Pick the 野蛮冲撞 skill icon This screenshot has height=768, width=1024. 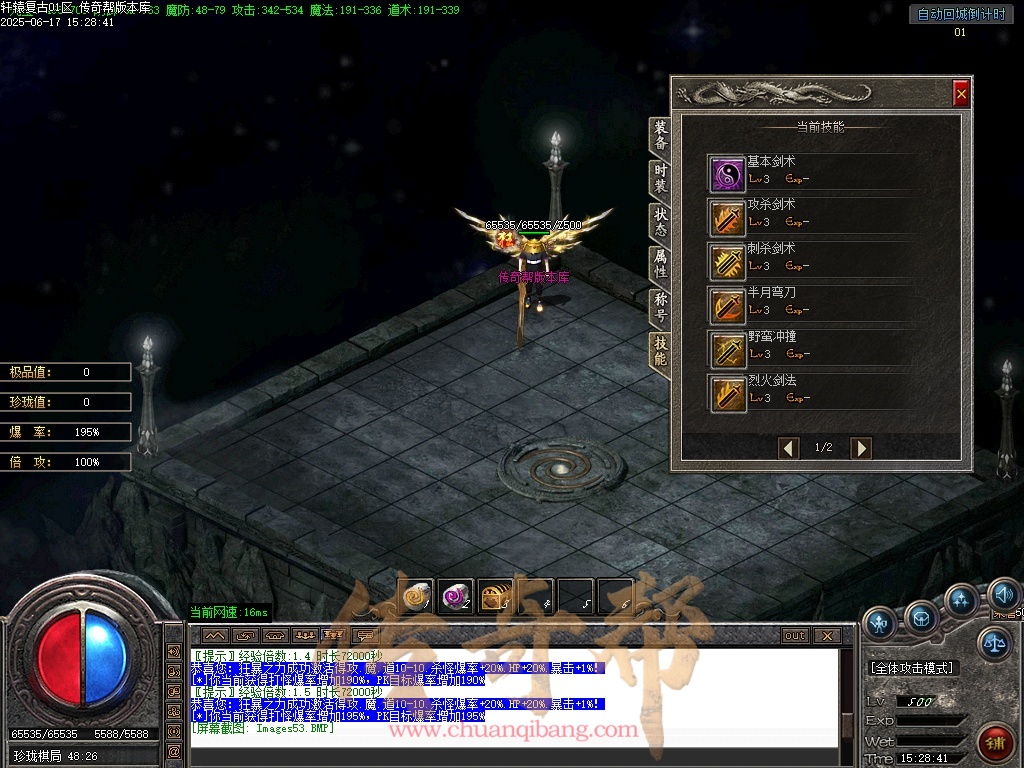[727, 349]
